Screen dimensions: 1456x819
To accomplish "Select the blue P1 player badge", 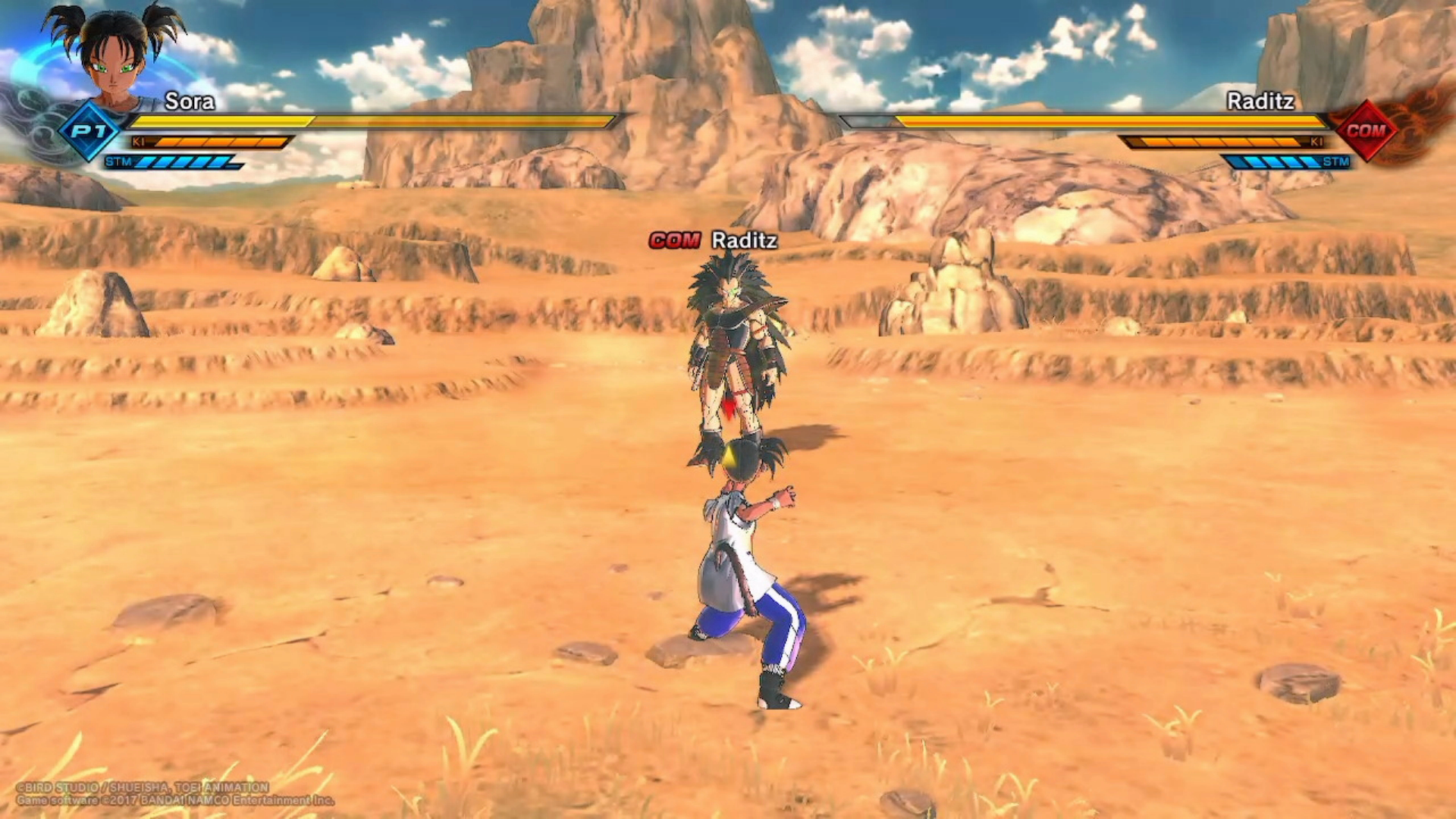I will [89, 130].
